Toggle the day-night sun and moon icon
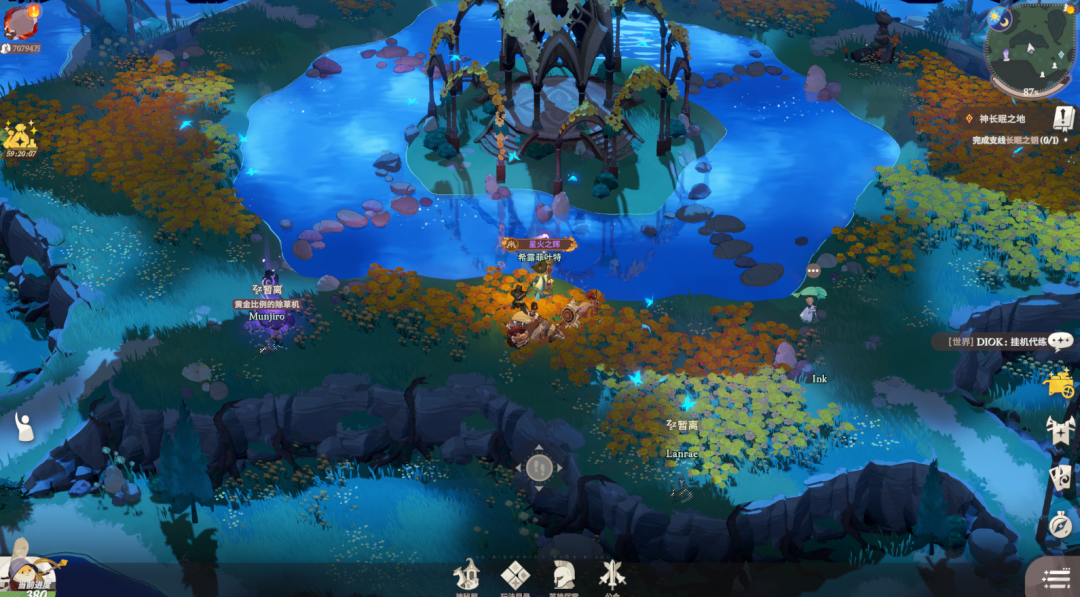This screenshot has width=1080, height=597. (x=998, y=18)
